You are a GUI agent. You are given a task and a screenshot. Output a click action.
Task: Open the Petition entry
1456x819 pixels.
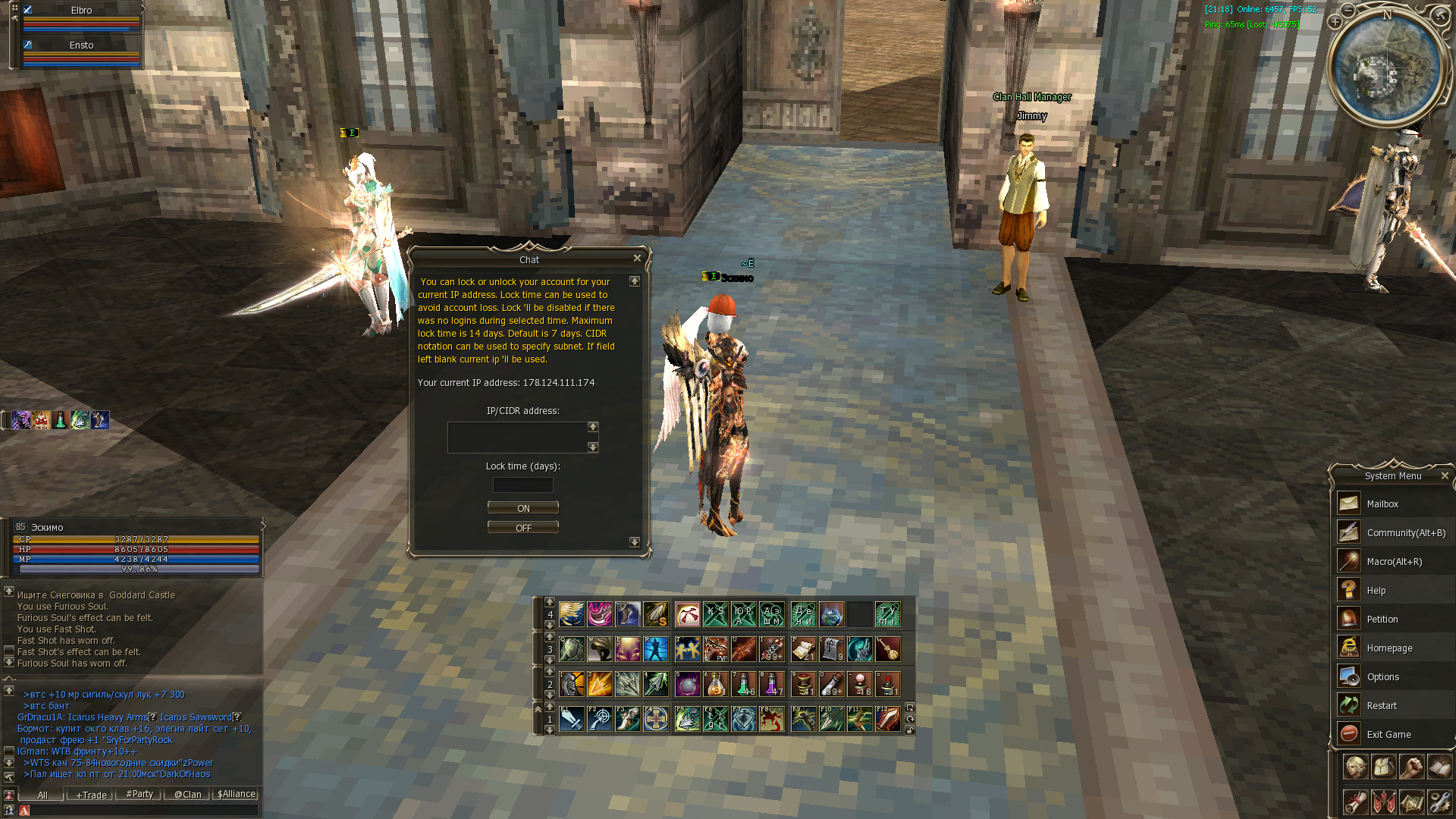pos(1382,620)
